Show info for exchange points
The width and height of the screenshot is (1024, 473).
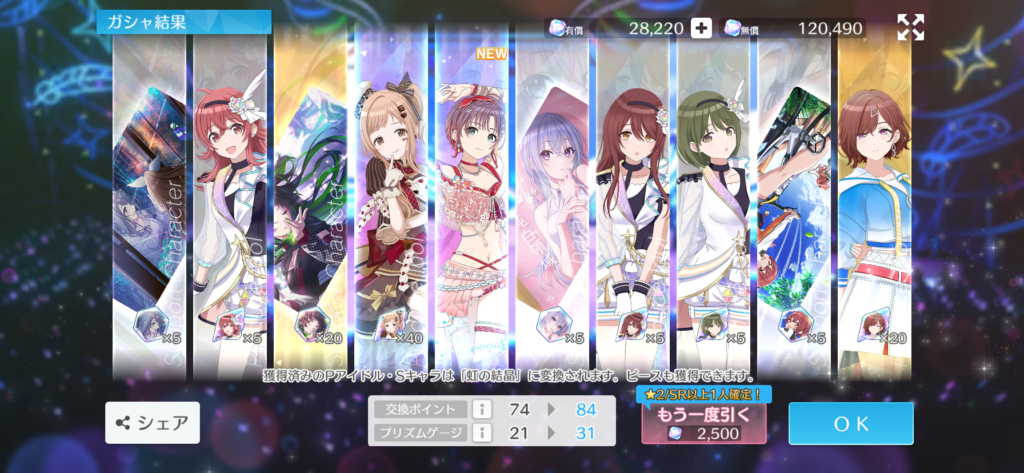480,408
